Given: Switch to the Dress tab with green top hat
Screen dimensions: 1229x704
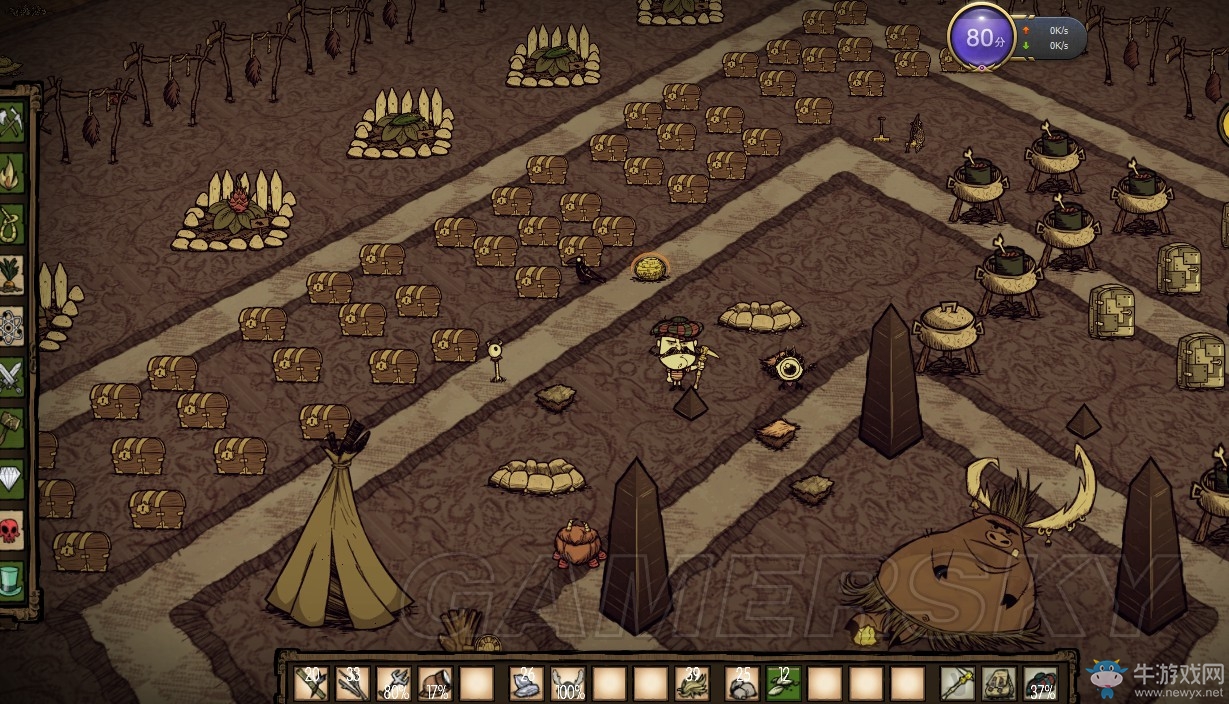Looking at the screenshot, I should [x=13, y=580].
